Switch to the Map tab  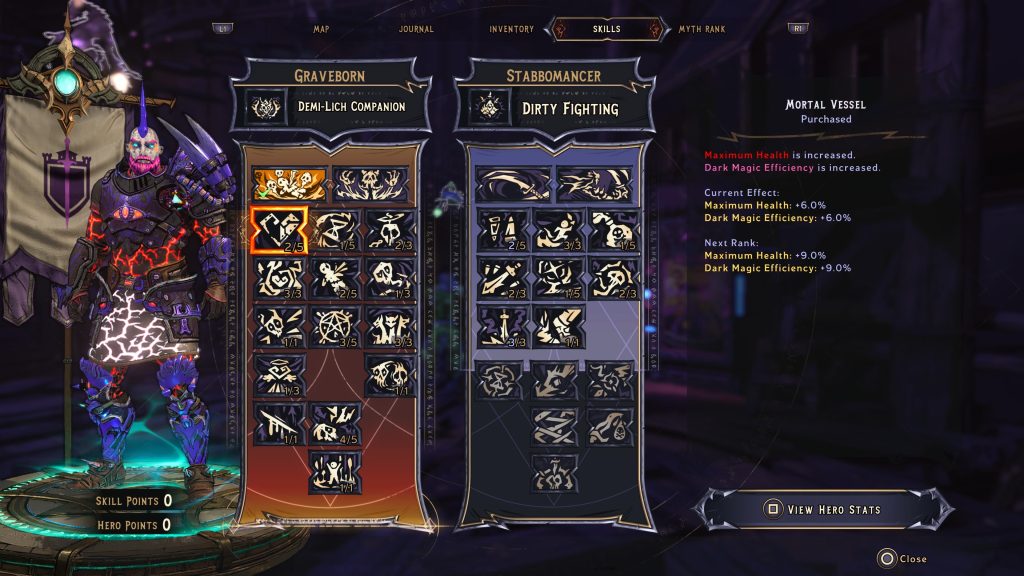pos(321,29)
